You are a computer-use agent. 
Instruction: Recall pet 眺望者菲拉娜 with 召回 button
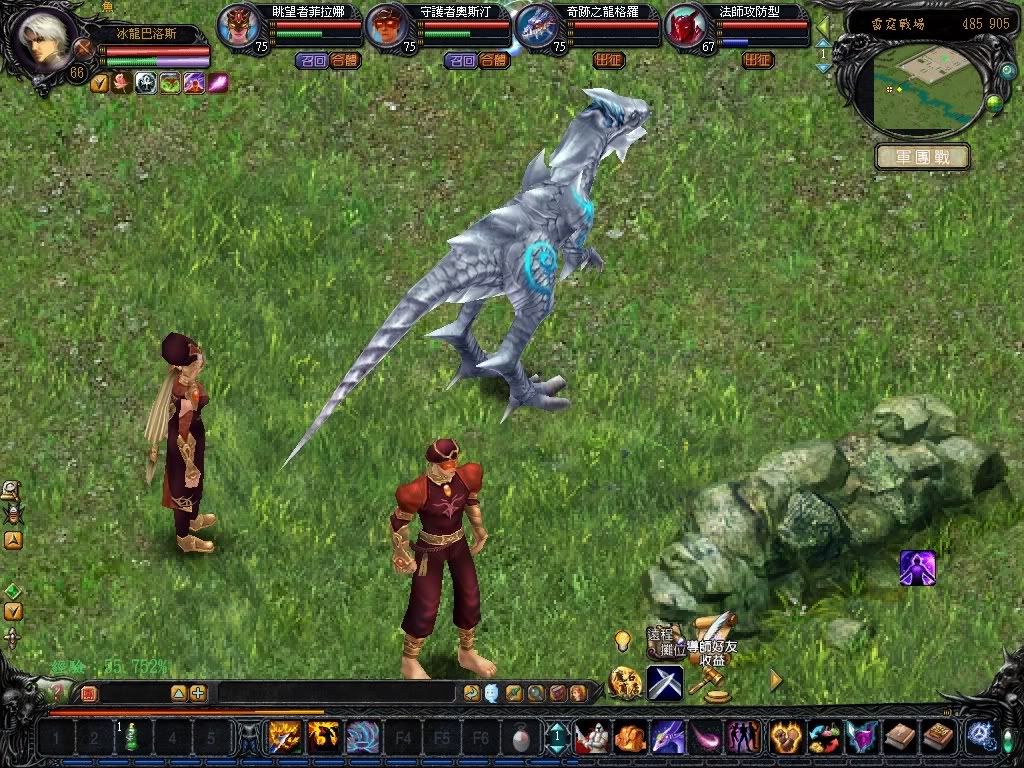click(312, 61)
